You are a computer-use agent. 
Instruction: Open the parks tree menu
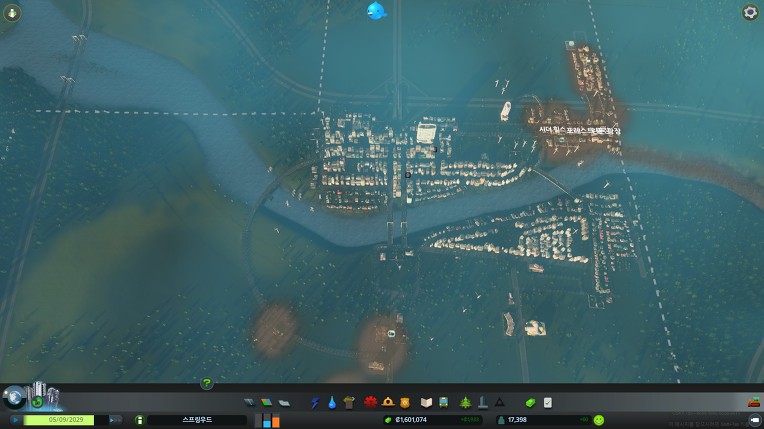(x=465, y=402)
